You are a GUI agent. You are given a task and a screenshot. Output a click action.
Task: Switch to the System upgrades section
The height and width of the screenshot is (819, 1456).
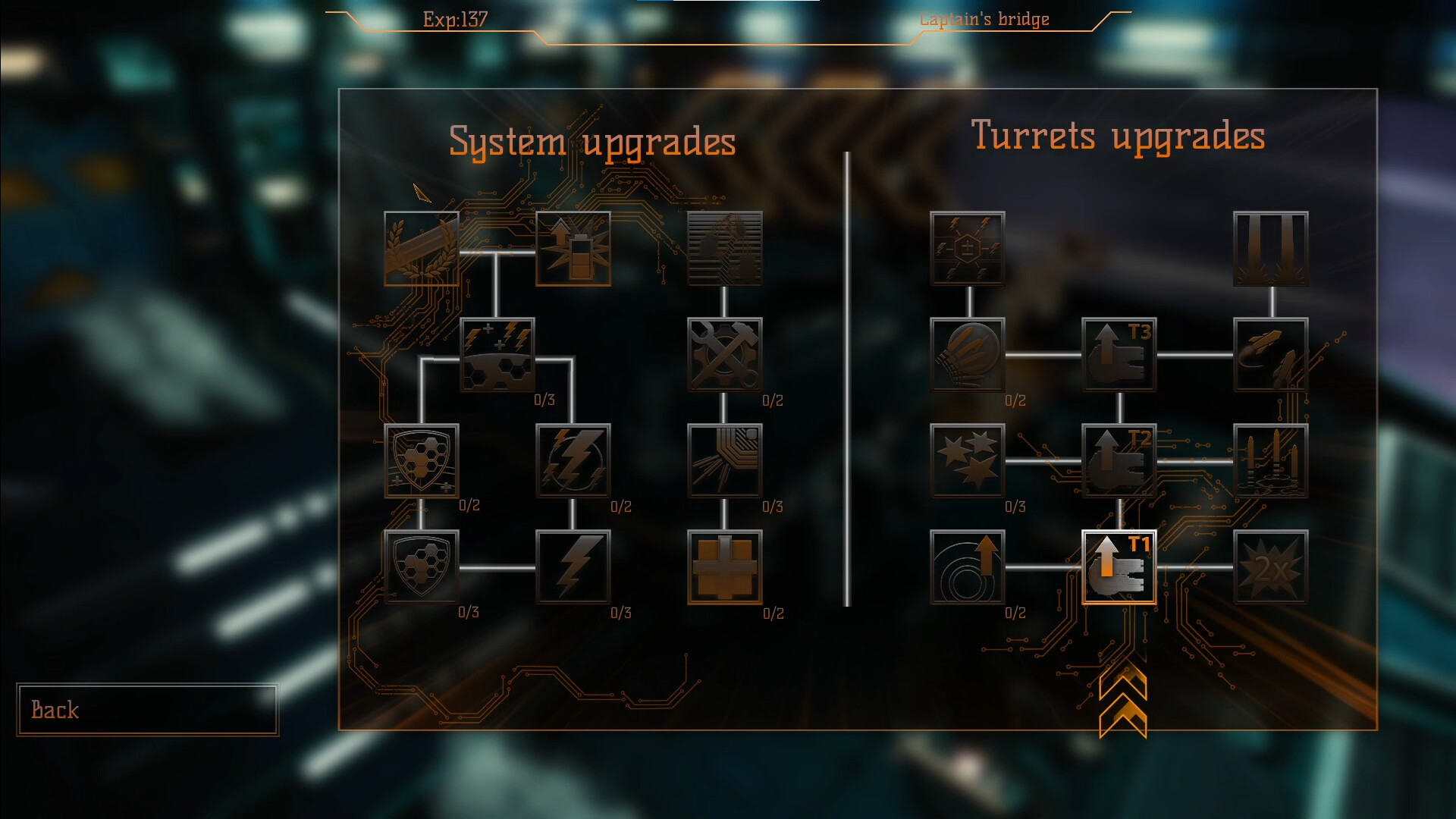(592, 141)
